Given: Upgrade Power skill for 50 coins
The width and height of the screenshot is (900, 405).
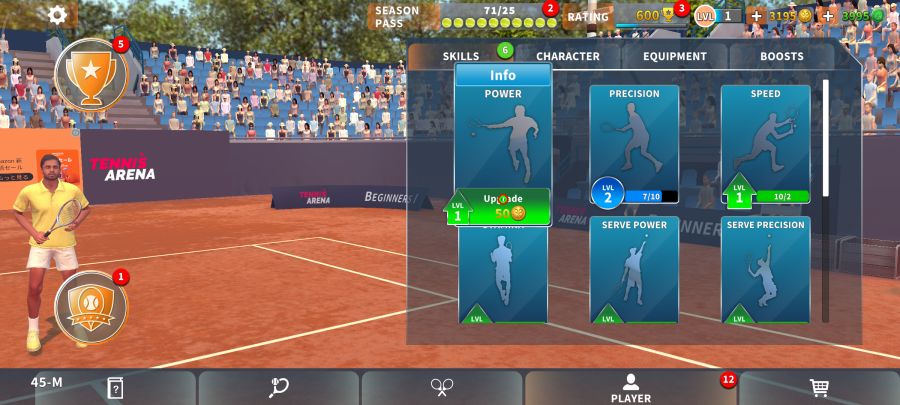Looking at the screenshot, I should [505, 207].
